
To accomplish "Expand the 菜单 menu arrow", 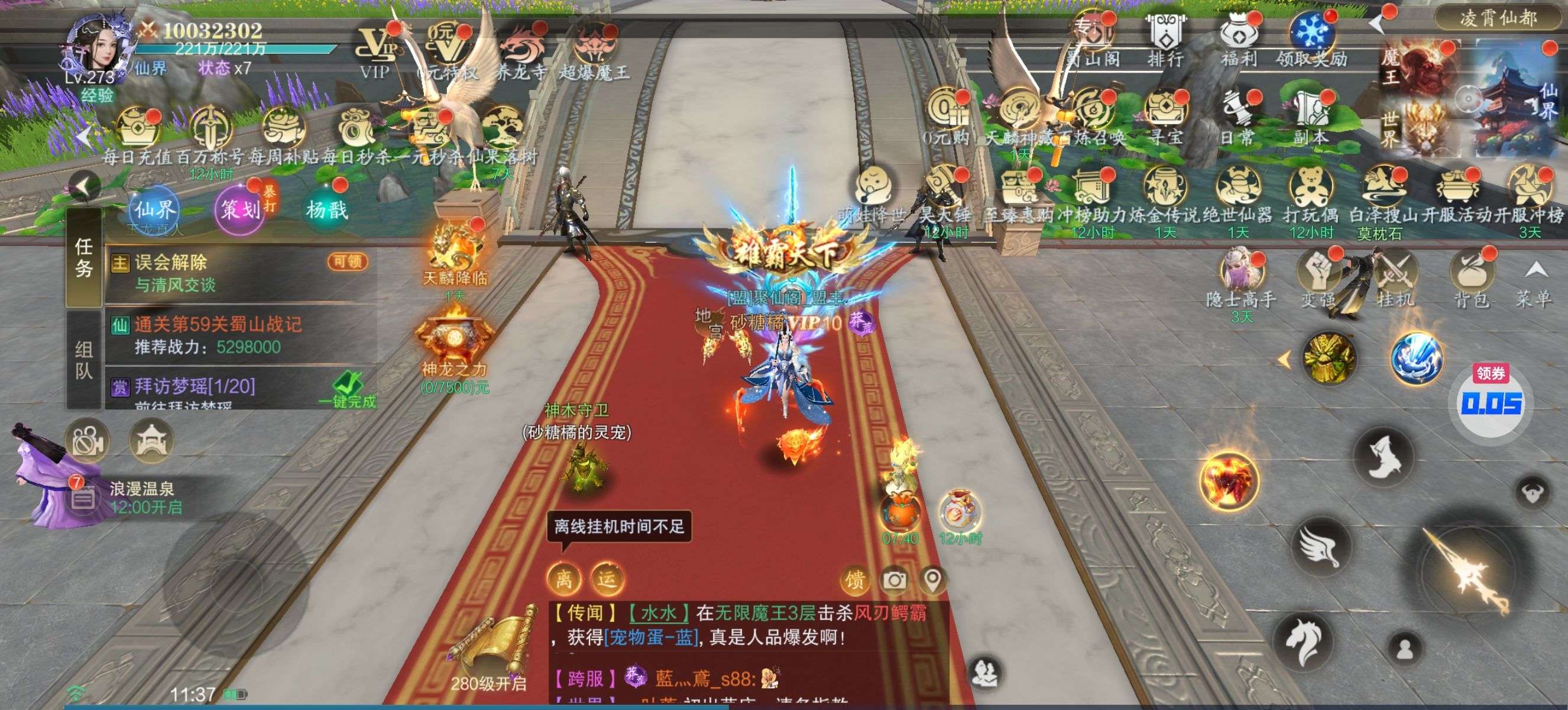I will point(1534,280).
